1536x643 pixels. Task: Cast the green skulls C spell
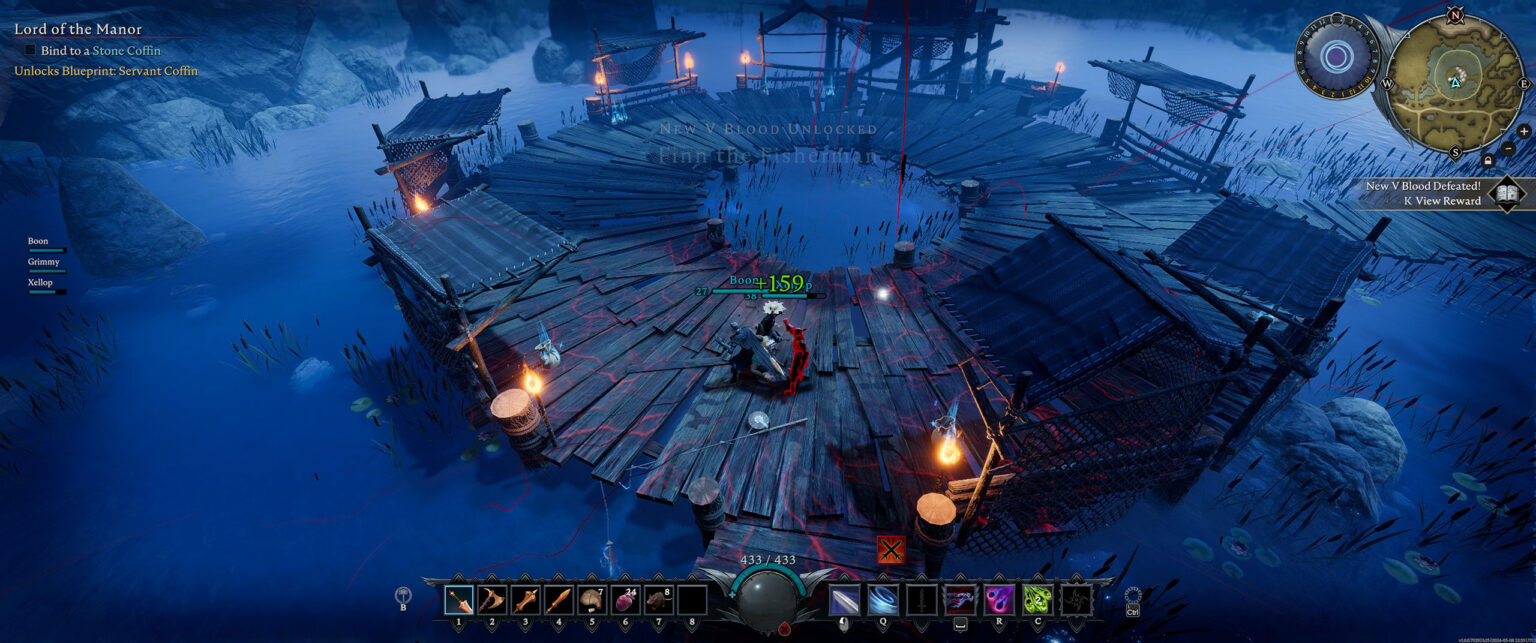click(1038, 600)
